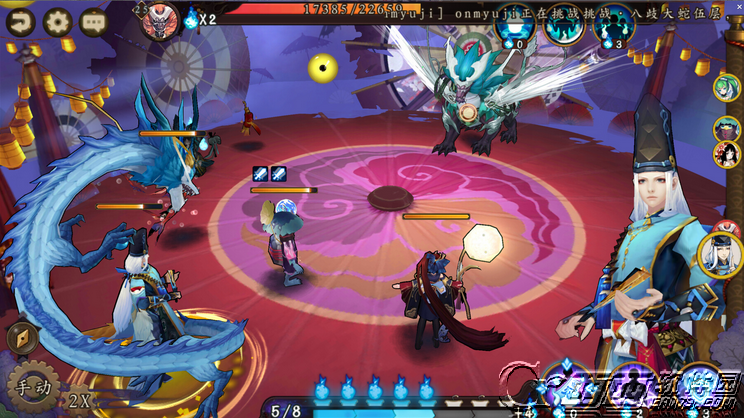Choose the teal frog-like shikigami portrait
744x418 pixels.
727,128
